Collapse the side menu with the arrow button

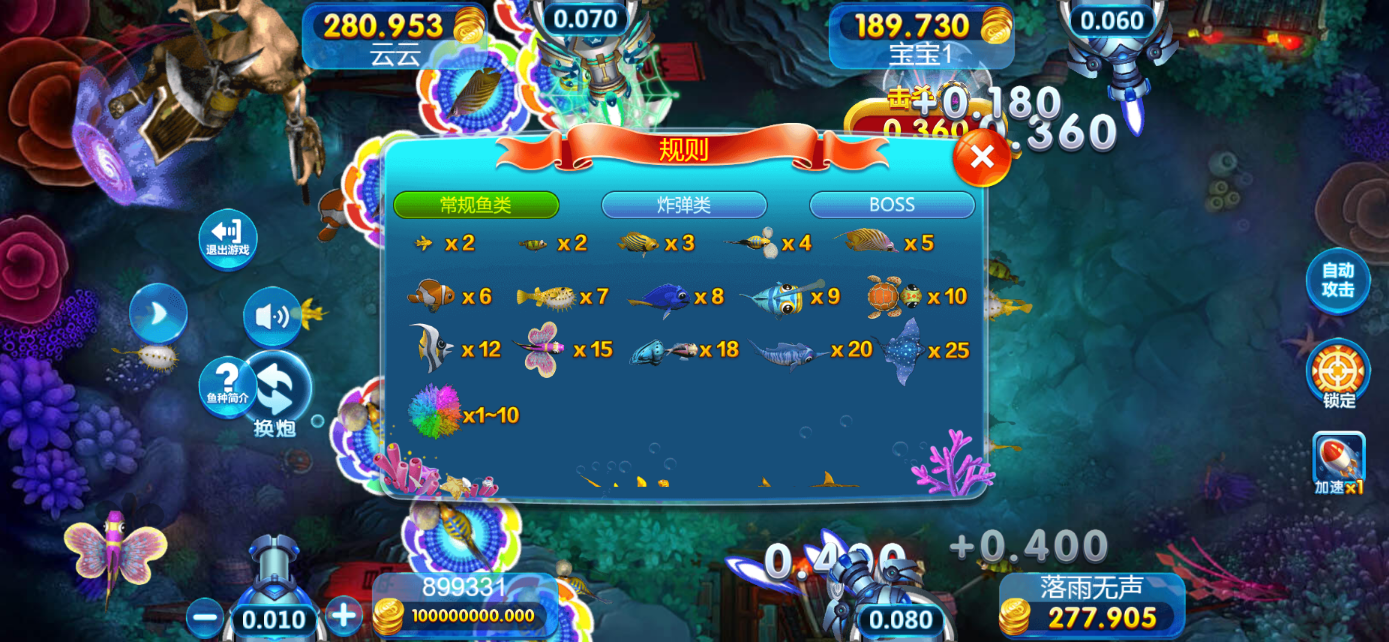158,313
